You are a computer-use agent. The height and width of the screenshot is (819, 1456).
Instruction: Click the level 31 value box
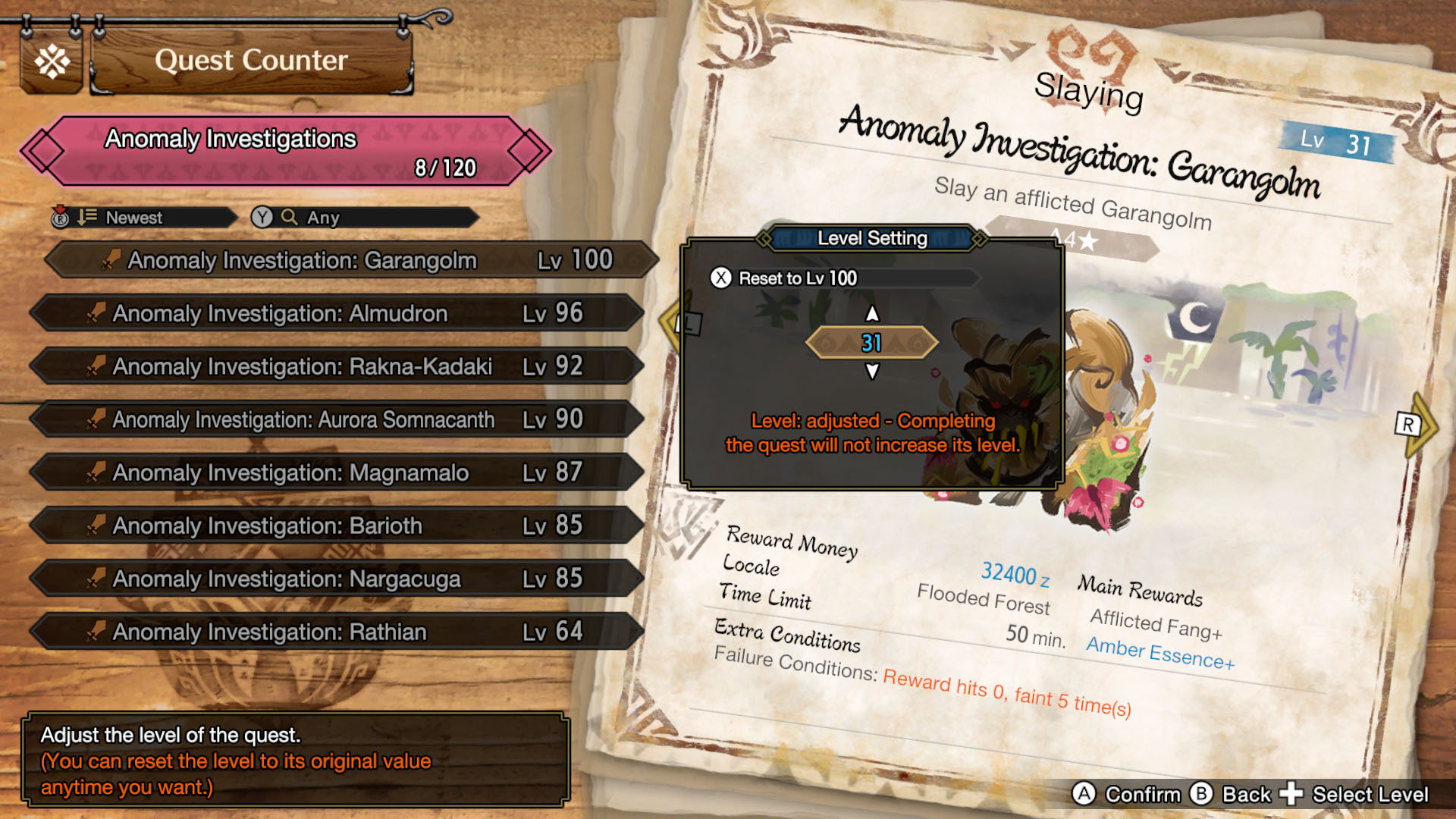click(872, 343)
